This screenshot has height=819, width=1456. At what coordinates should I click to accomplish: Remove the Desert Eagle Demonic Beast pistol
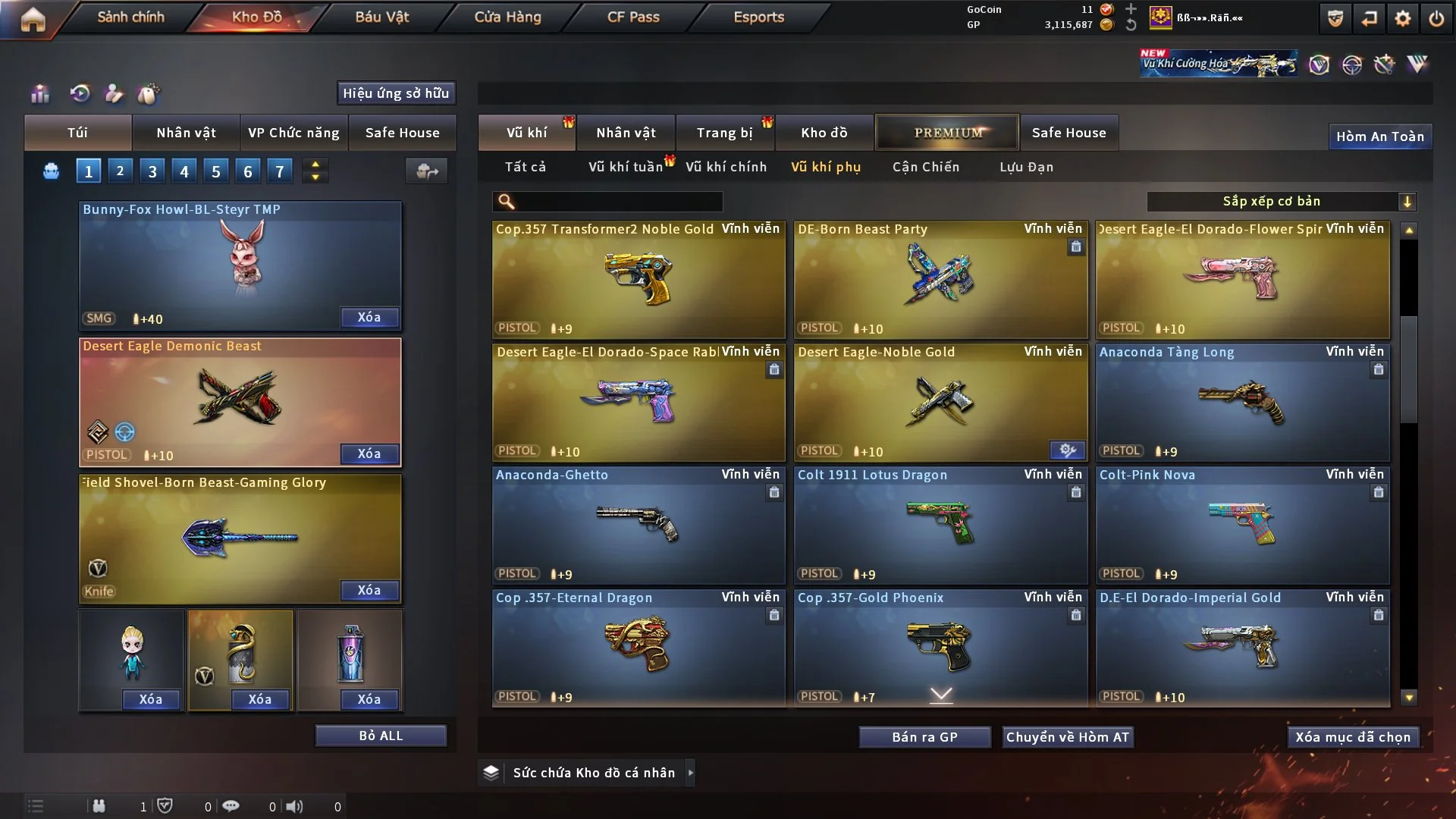369,453
